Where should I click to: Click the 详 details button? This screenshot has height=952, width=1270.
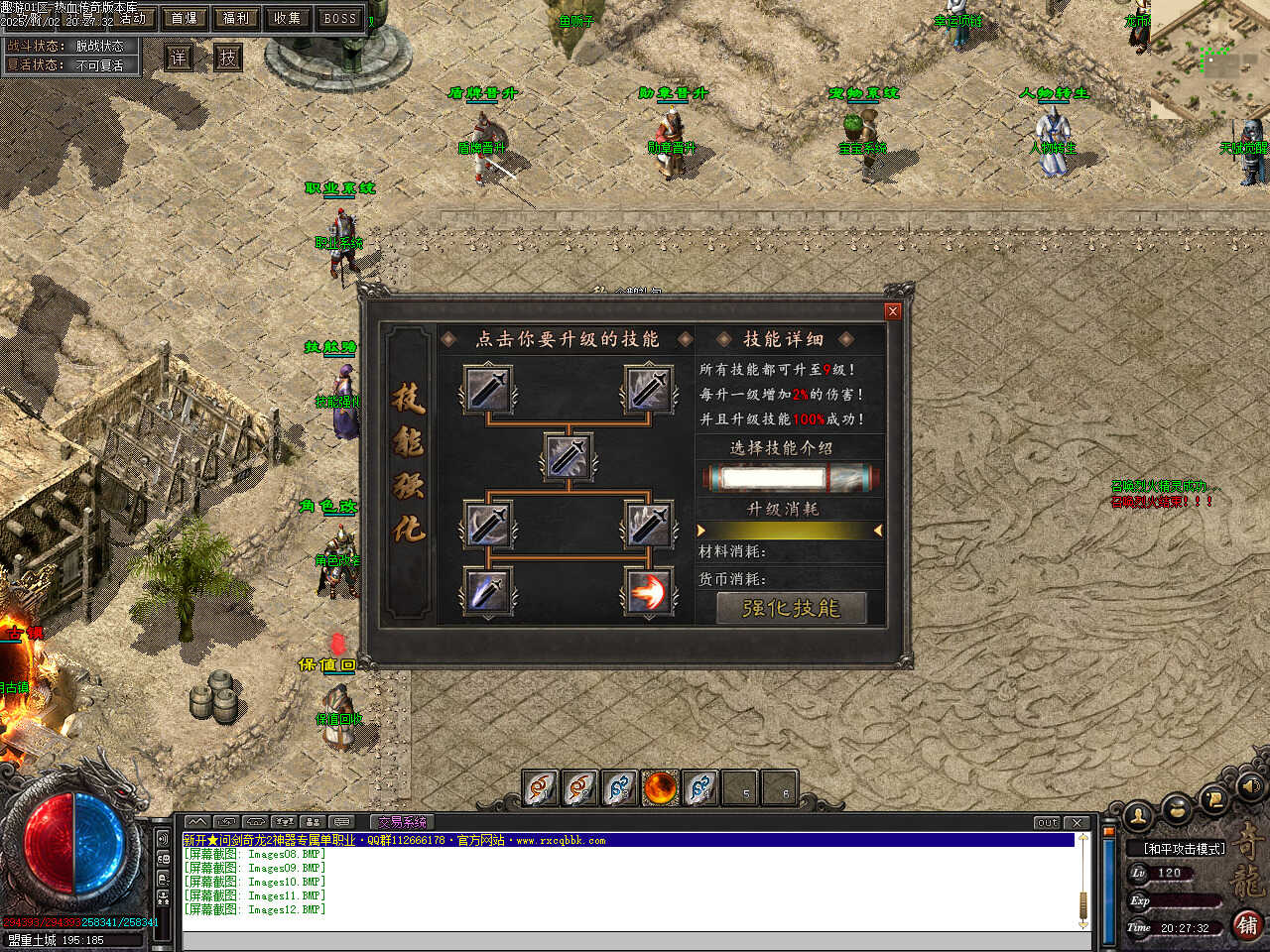(x=178, y=58)
